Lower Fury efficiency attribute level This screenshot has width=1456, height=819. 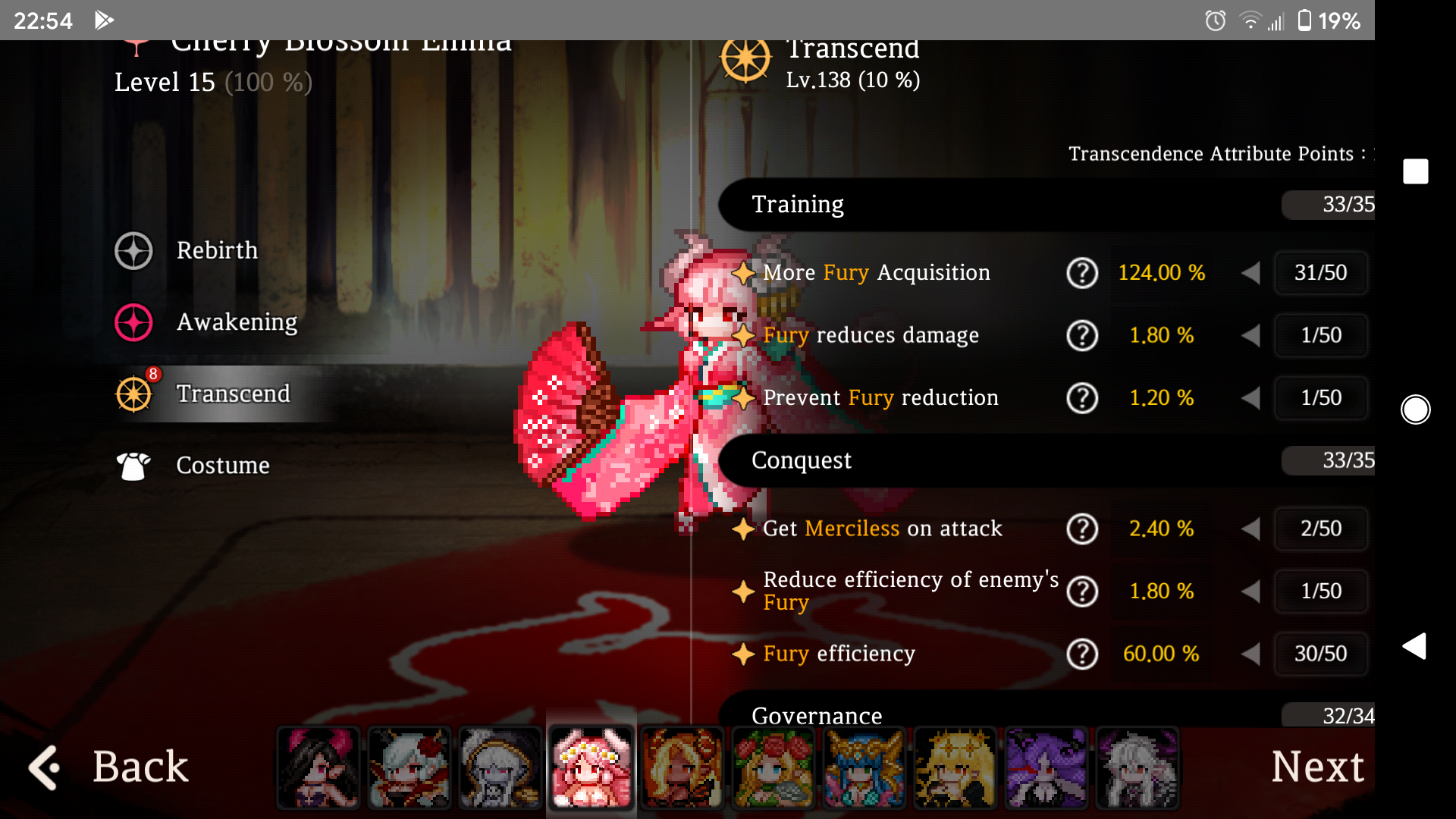point(1250,654)
